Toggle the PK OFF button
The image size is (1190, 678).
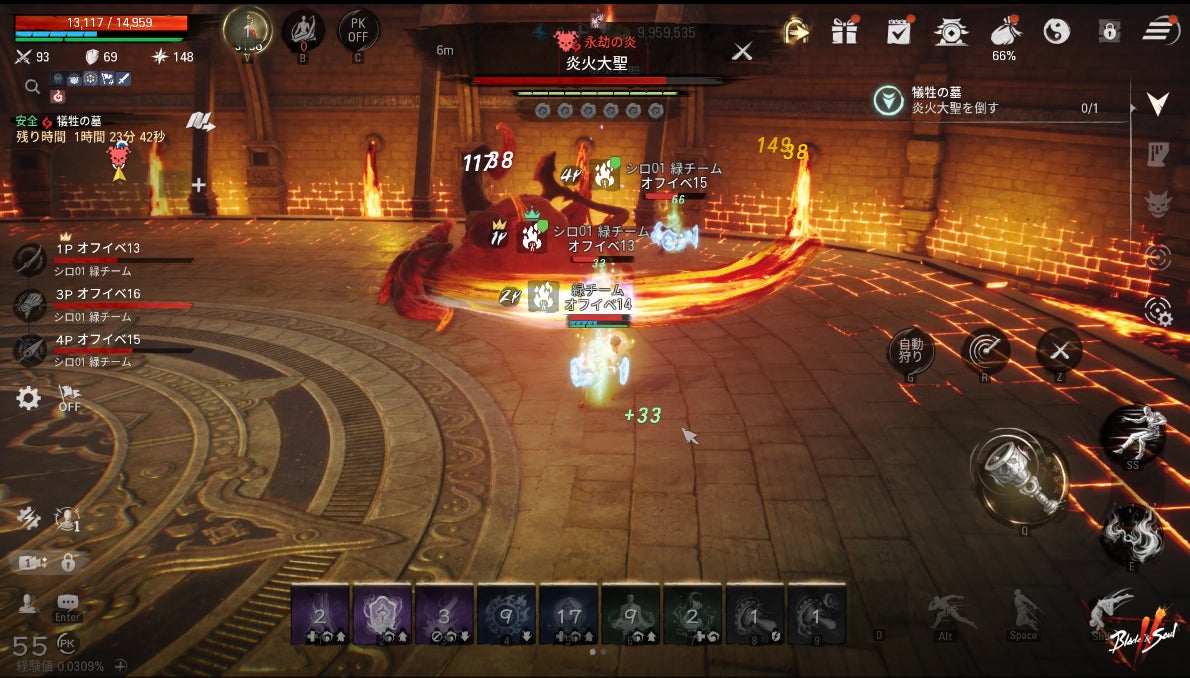click(358, 30)
